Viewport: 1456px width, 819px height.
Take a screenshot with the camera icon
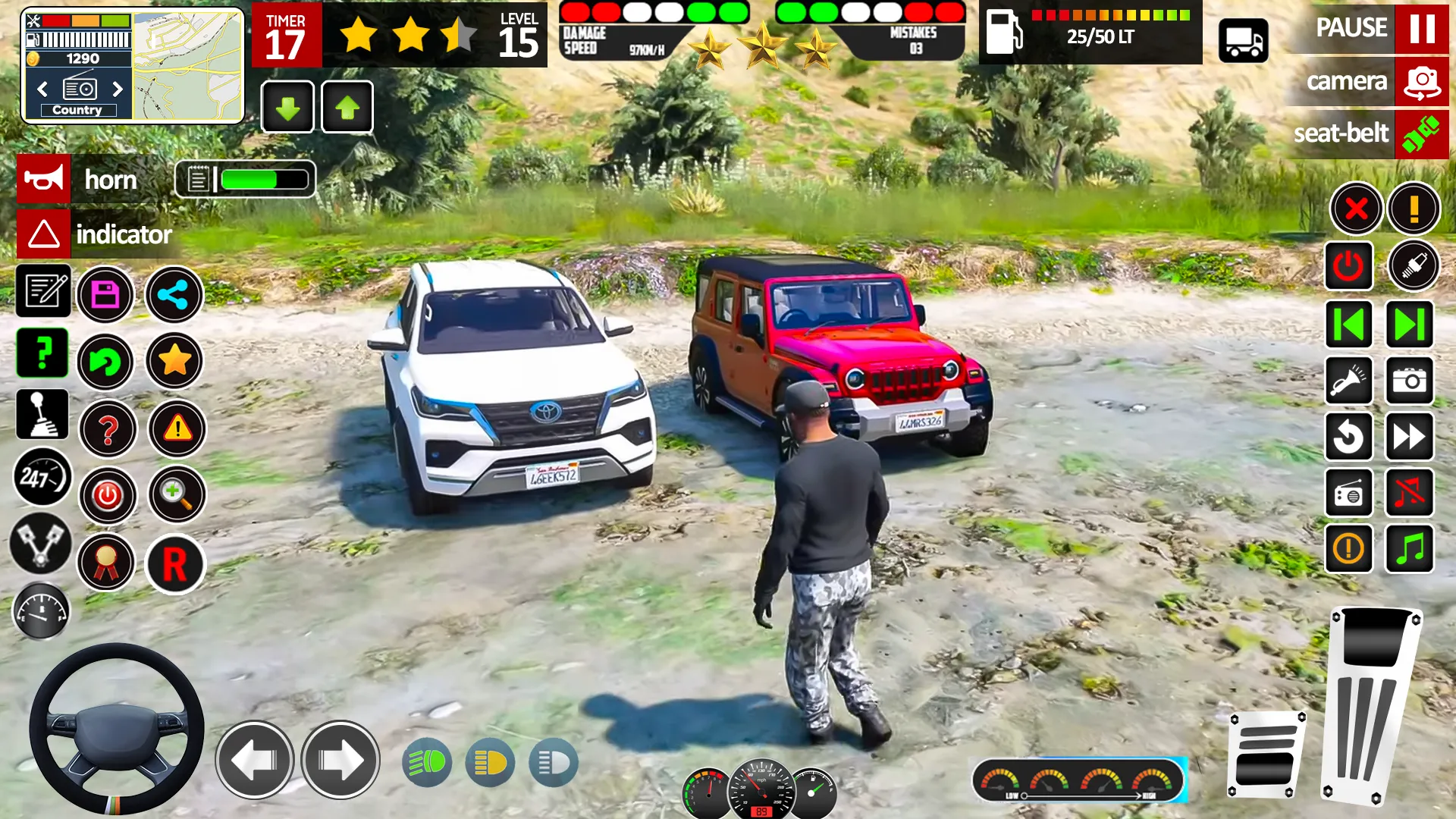click(x=1409, y=381)
